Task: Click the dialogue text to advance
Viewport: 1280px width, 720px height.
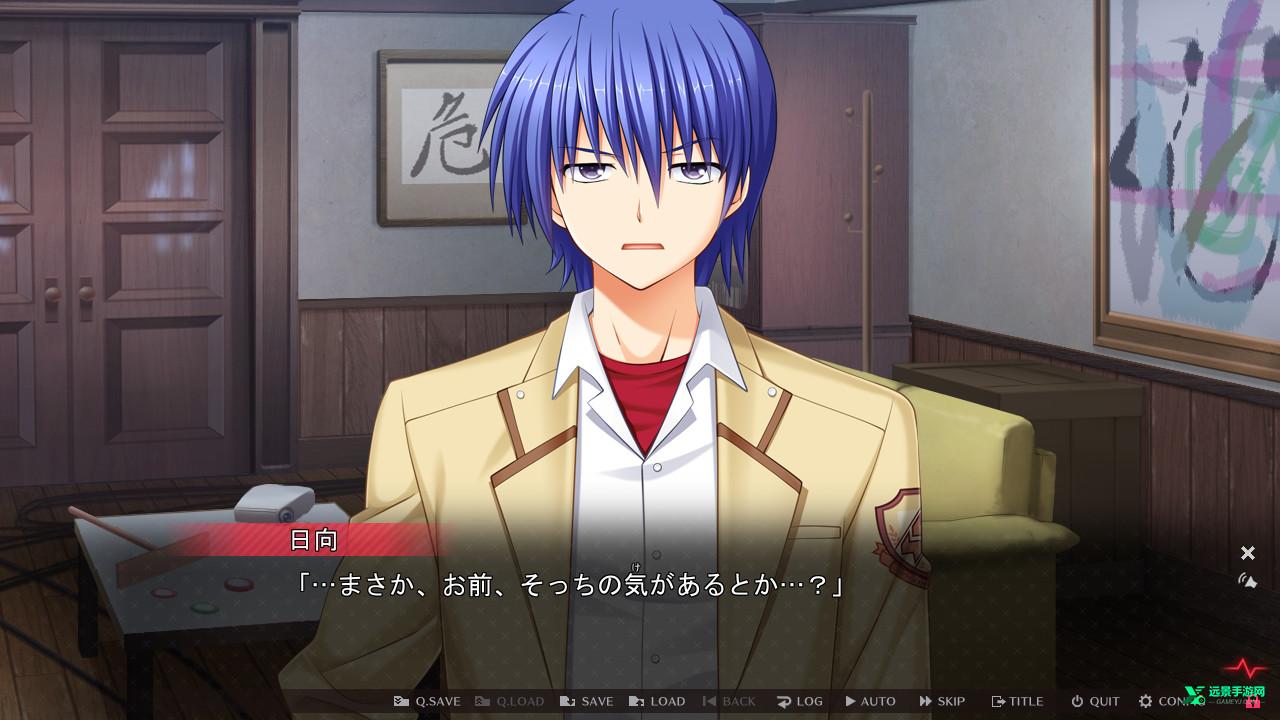Action: point(570,584)
